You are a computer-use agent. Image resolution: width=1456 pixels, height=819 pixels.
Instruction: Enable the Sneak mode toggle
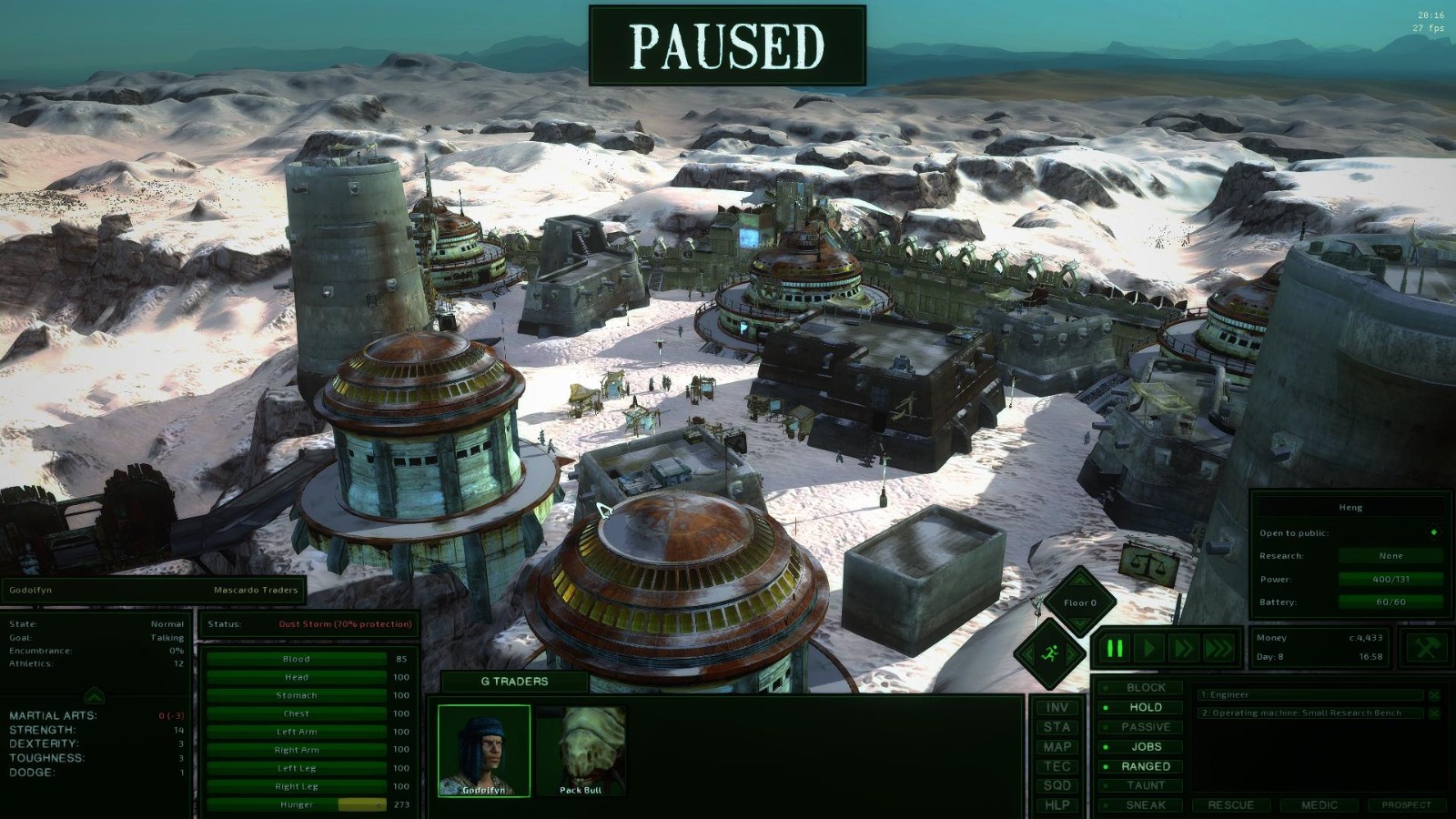1144,805
